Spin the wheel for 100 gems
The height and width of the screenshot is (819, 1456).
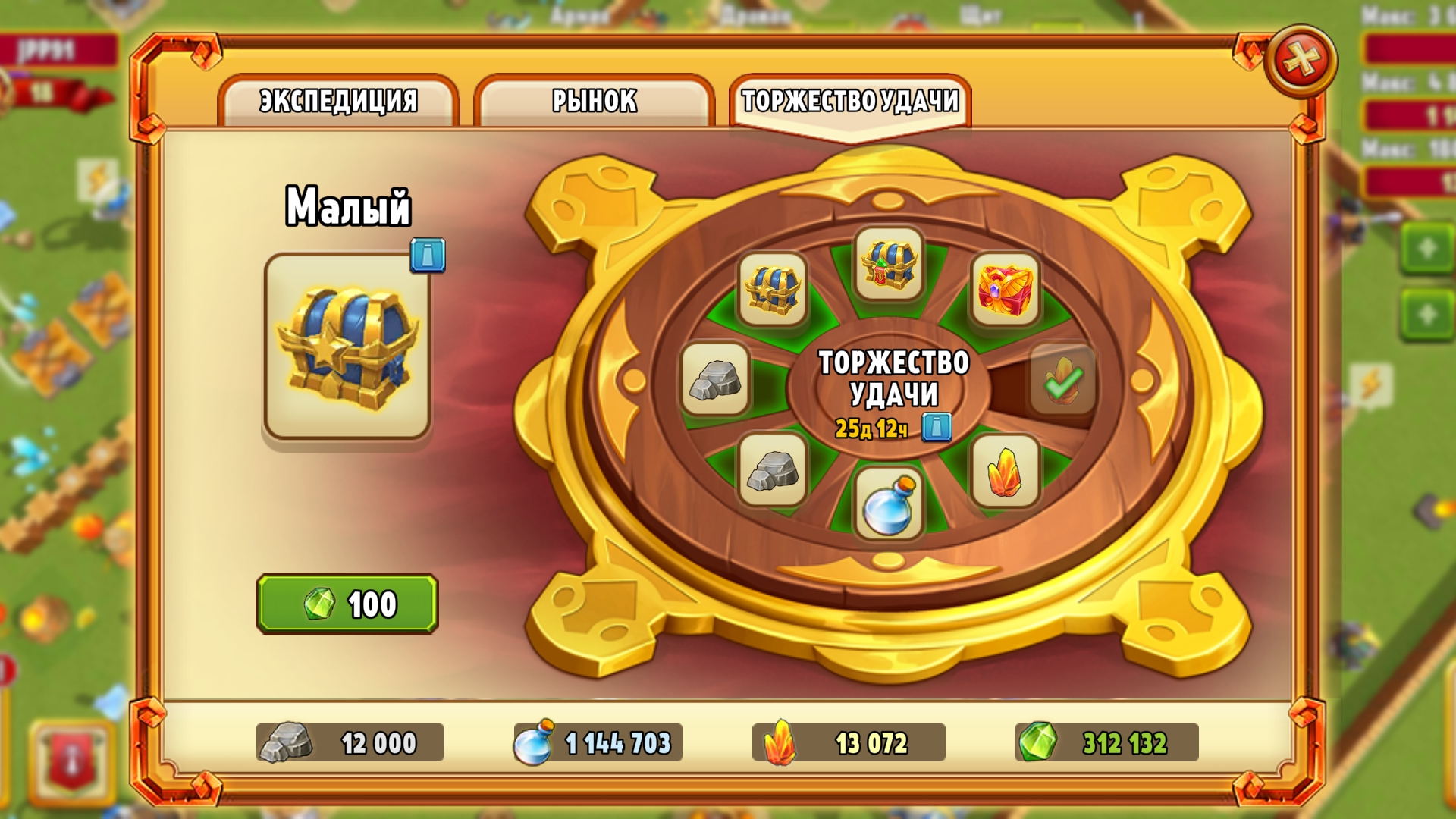click(x=348, y=603)
